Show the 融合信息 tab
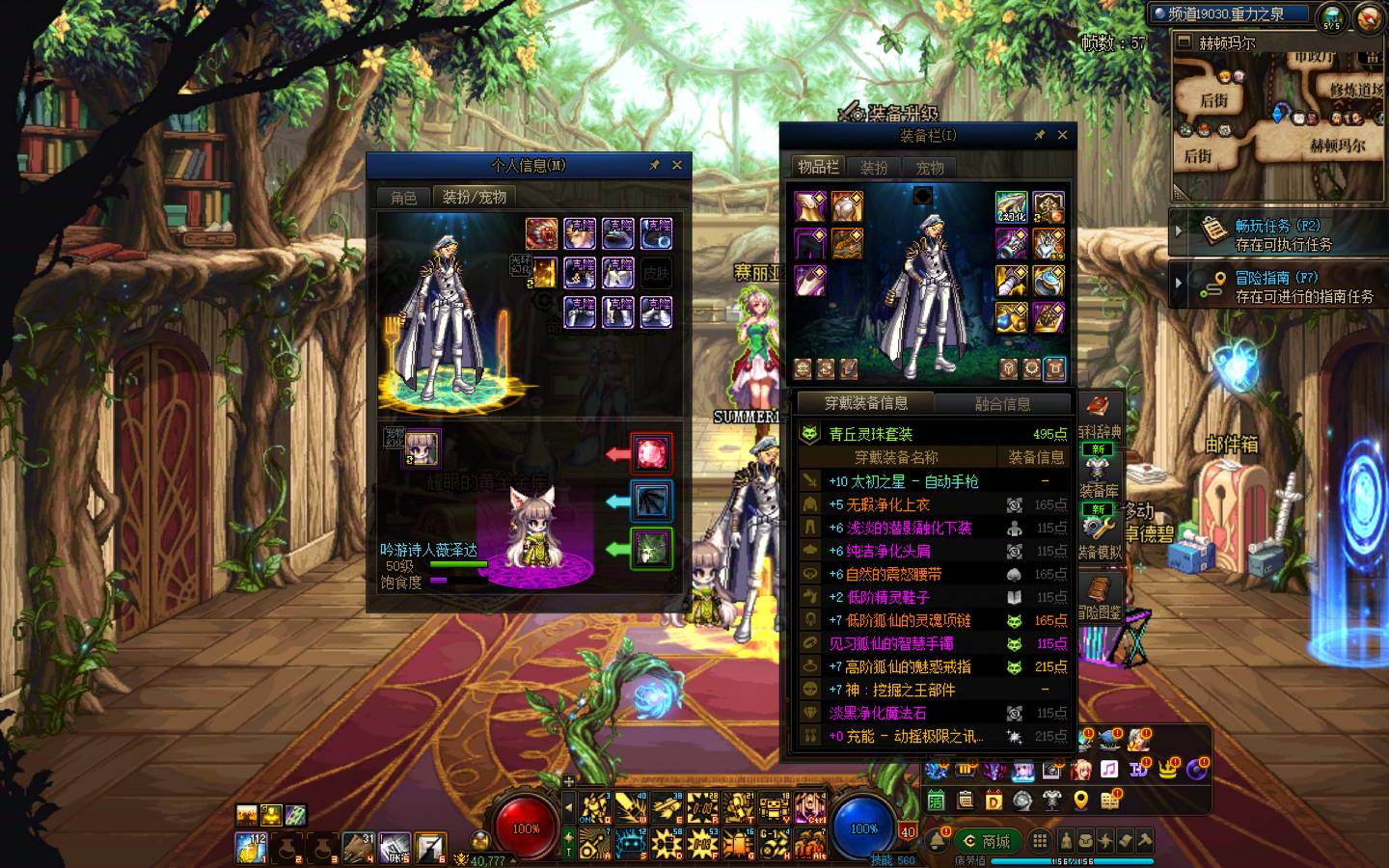The height and width of the screenshot is (868, 1389). click(x=1002, y=404)
